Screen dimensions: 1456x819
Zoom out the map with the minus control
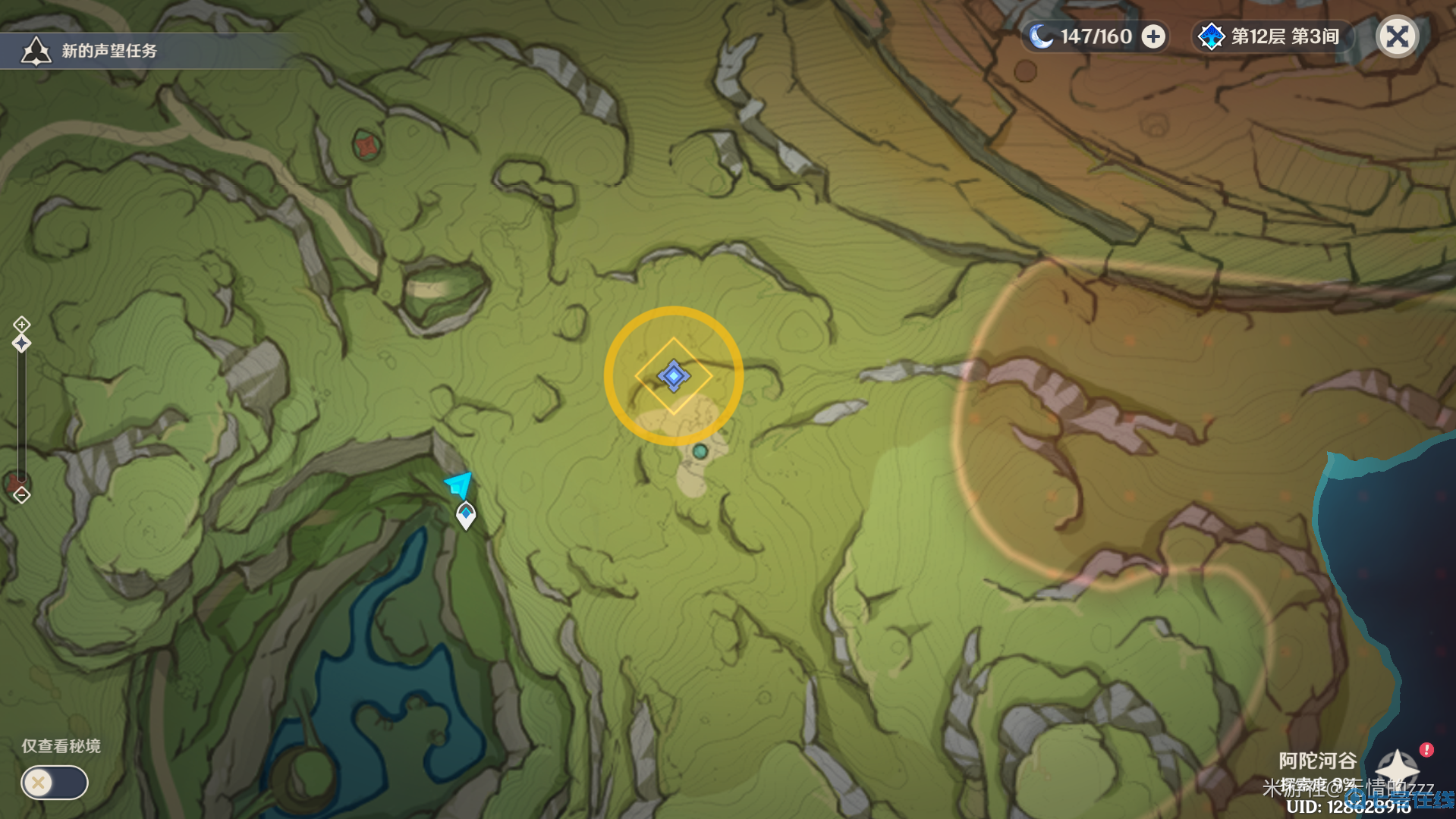21,496
